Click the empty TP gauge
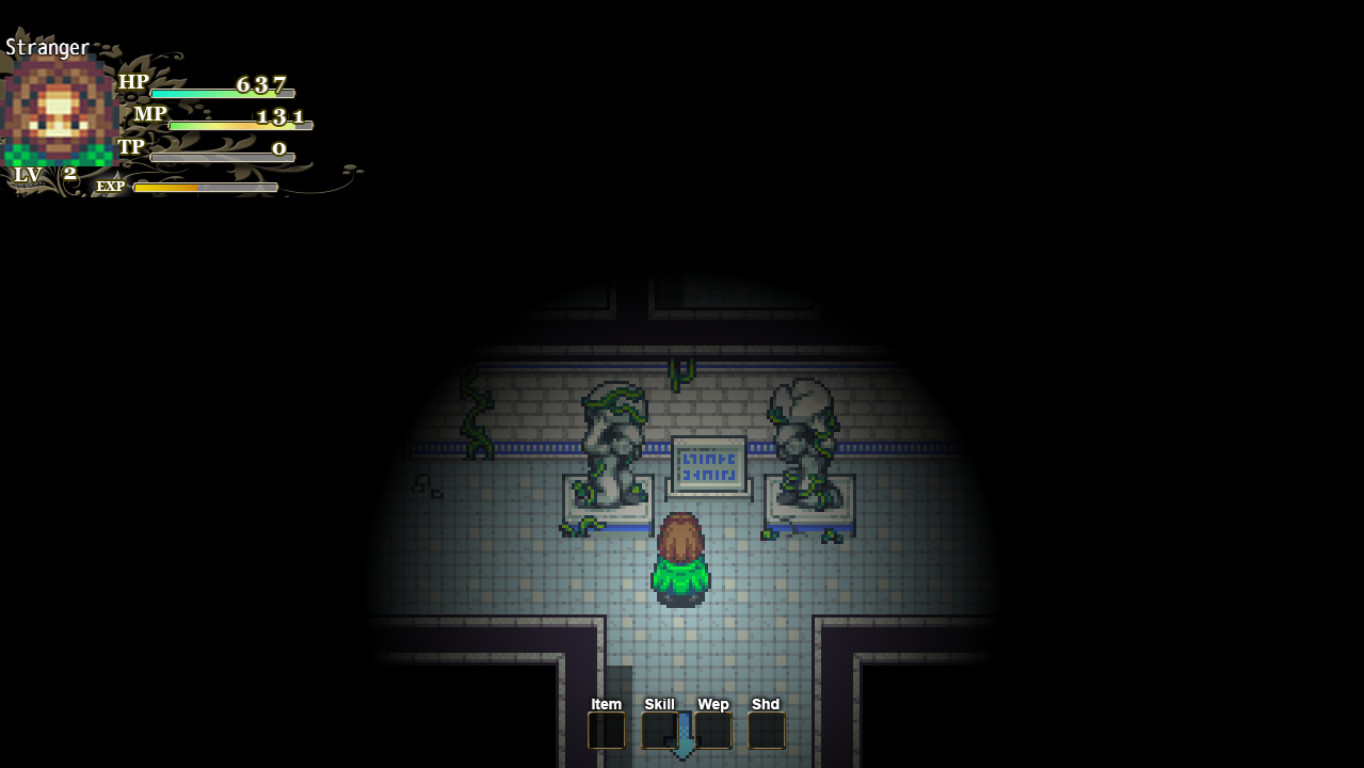This screenshot has height=768, width=1364. (x=220, y=156)
